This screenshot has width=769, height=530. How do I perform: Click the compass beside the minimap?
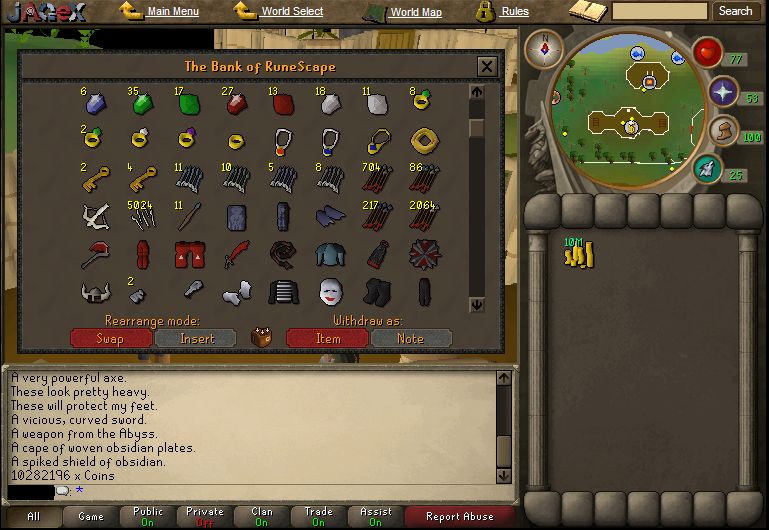pyautogui.click(x=546, y=46)
